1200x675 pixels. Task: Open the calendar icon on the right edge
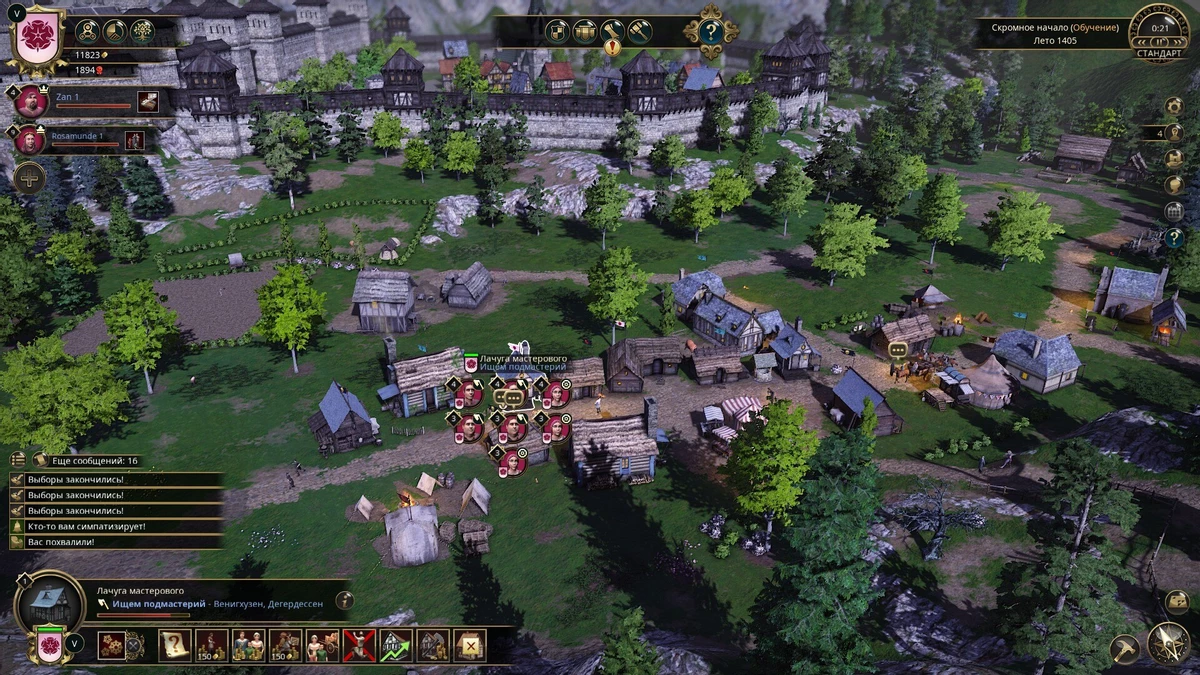coord(1175,211)
